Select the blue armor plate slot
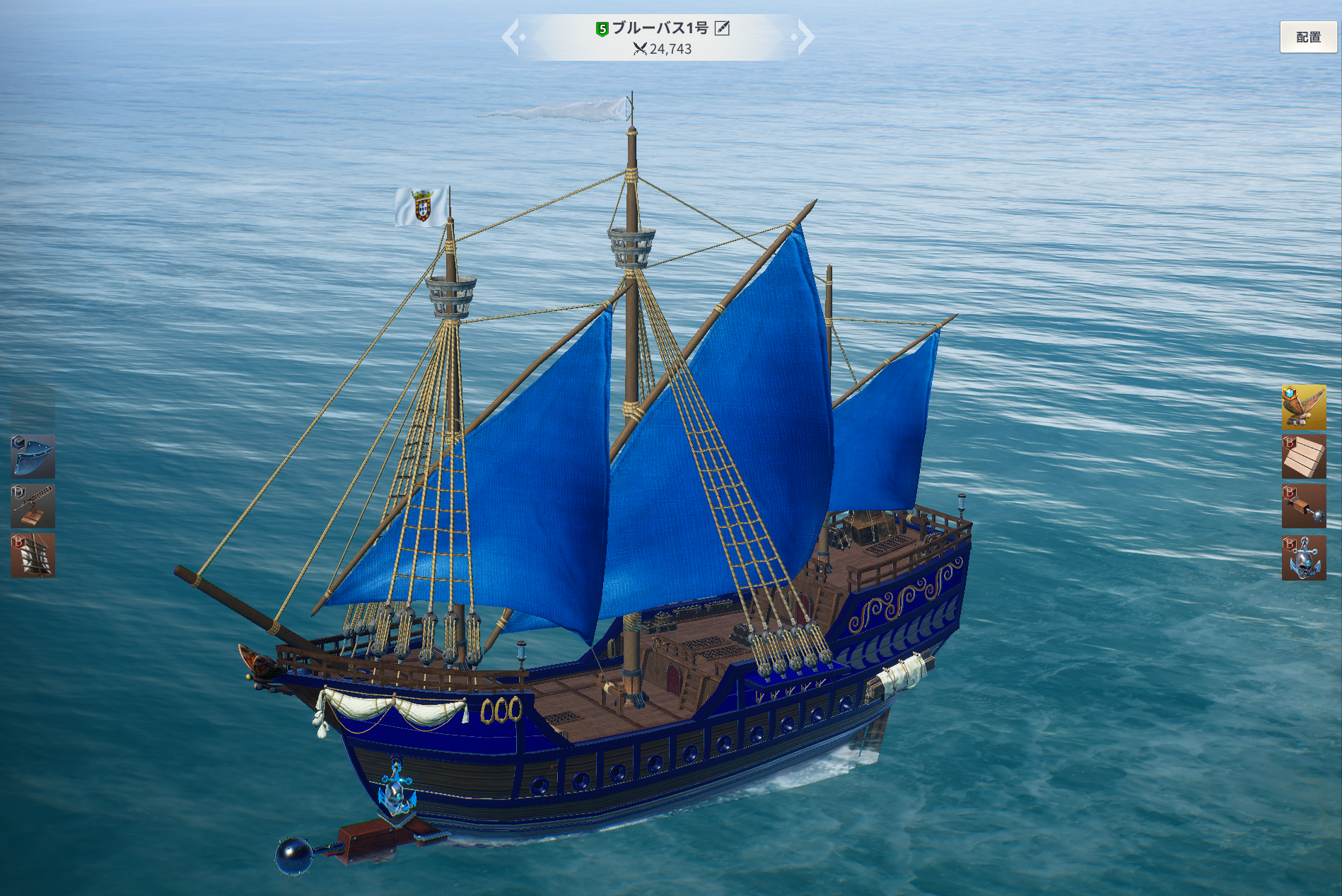 [33, 456]
